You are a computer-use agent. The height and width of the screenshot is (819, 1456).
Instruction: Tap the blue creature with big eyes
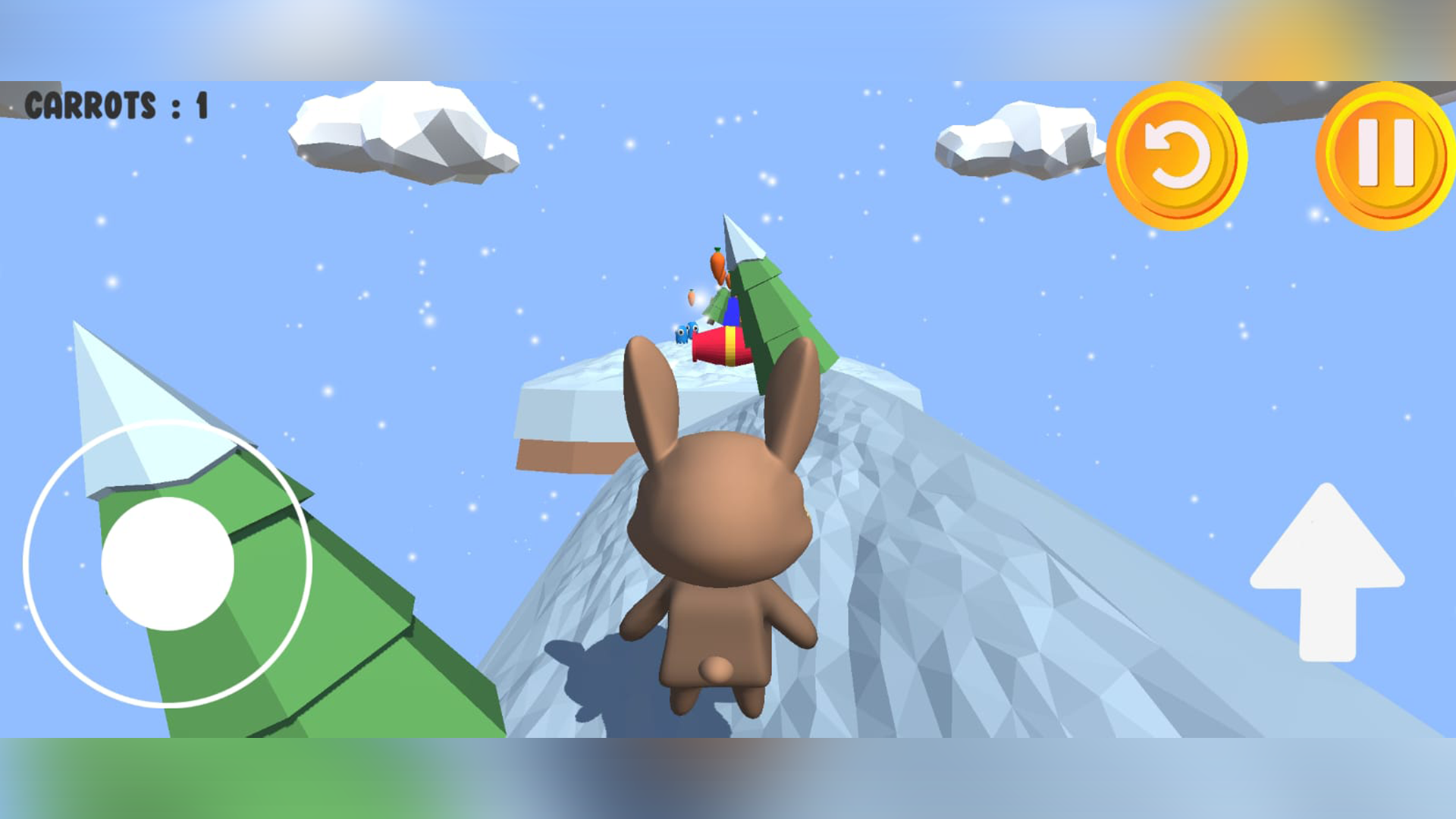coord(681,334)
